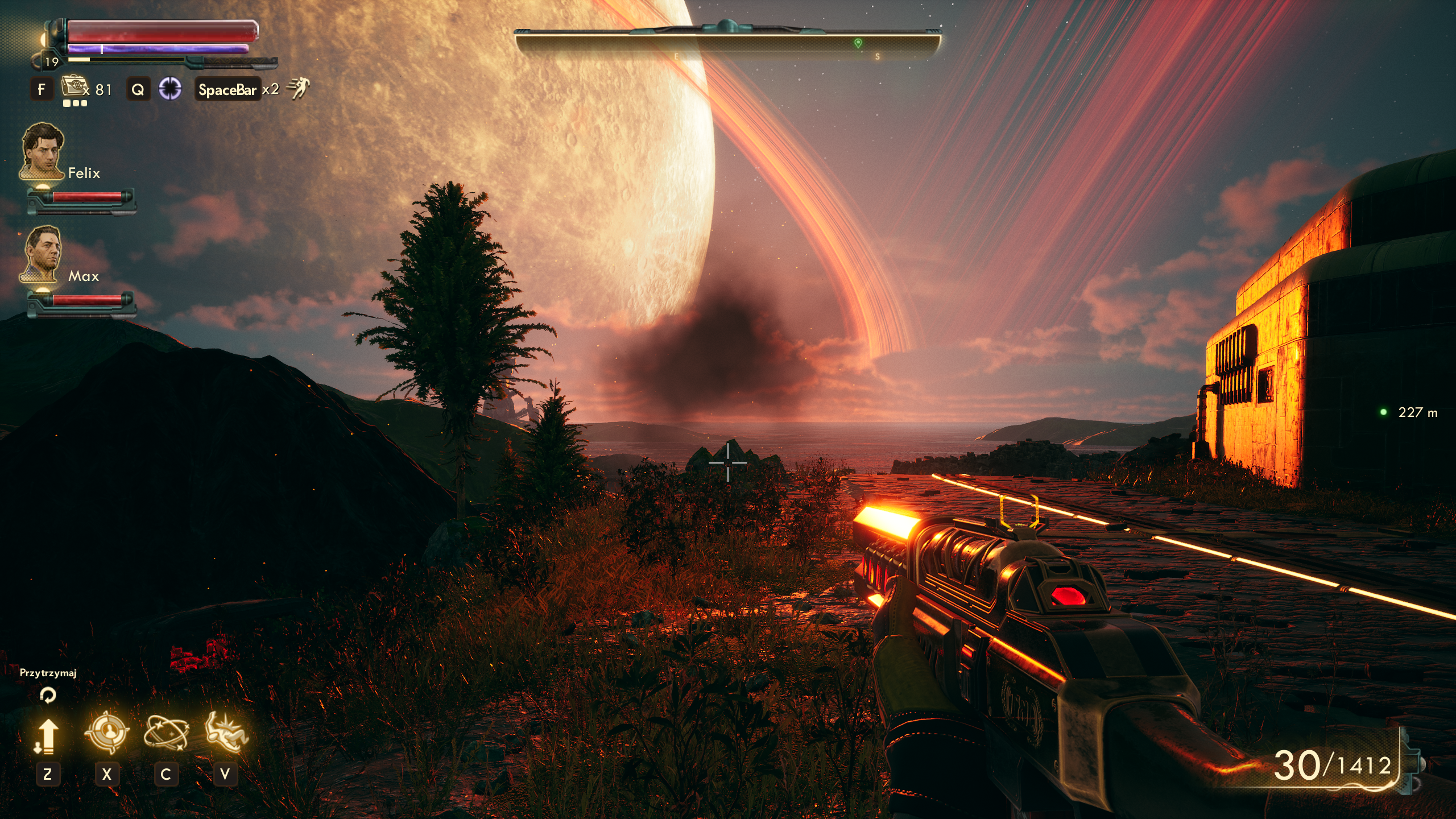
Task: Activate the companion move-forward arrow command
Action: click(x=47, y=735)
